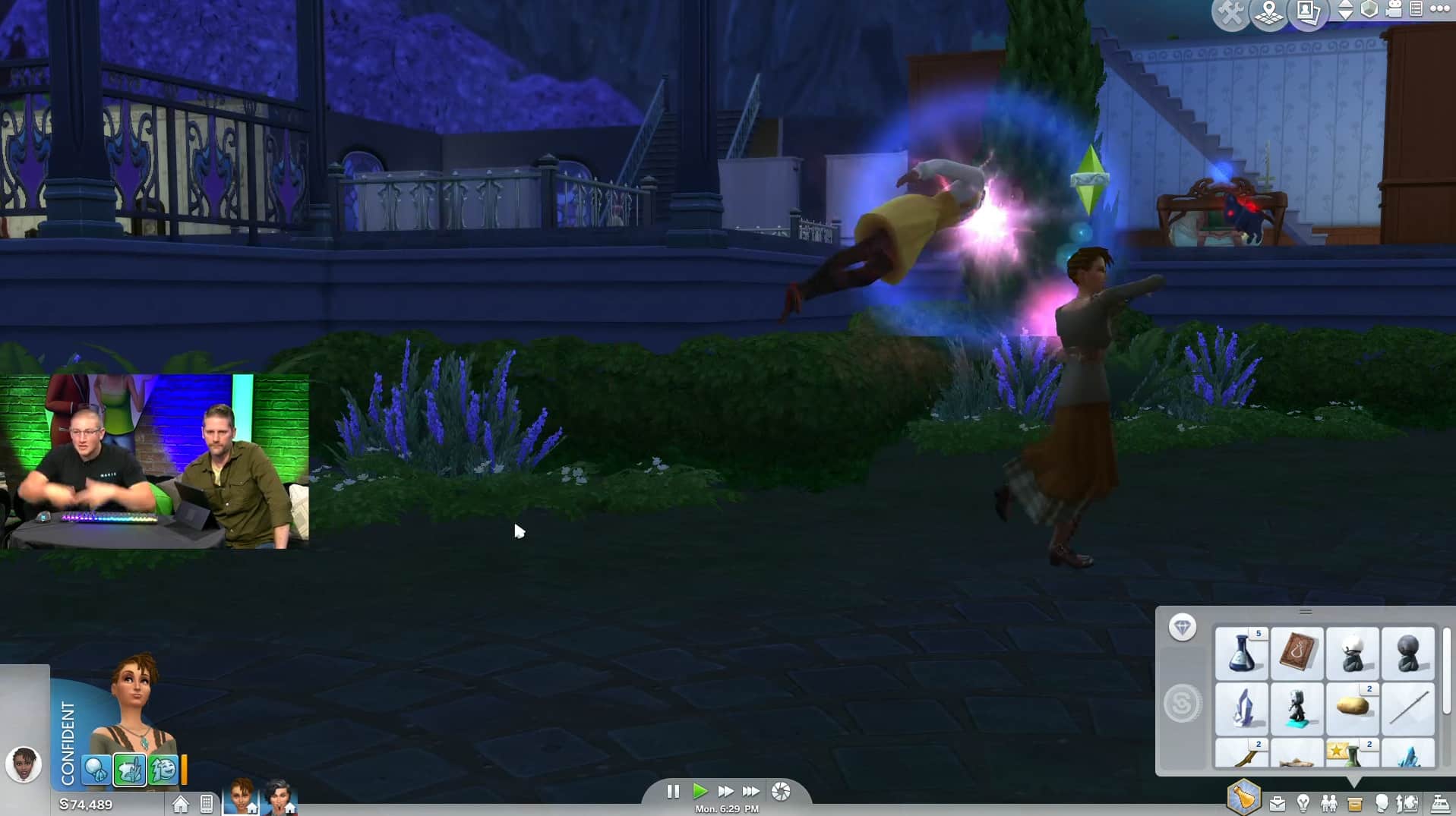This screenshot has width=1456, height=816.
Task: Select the brown potion tome
Action: click(x=1297, y=652)
